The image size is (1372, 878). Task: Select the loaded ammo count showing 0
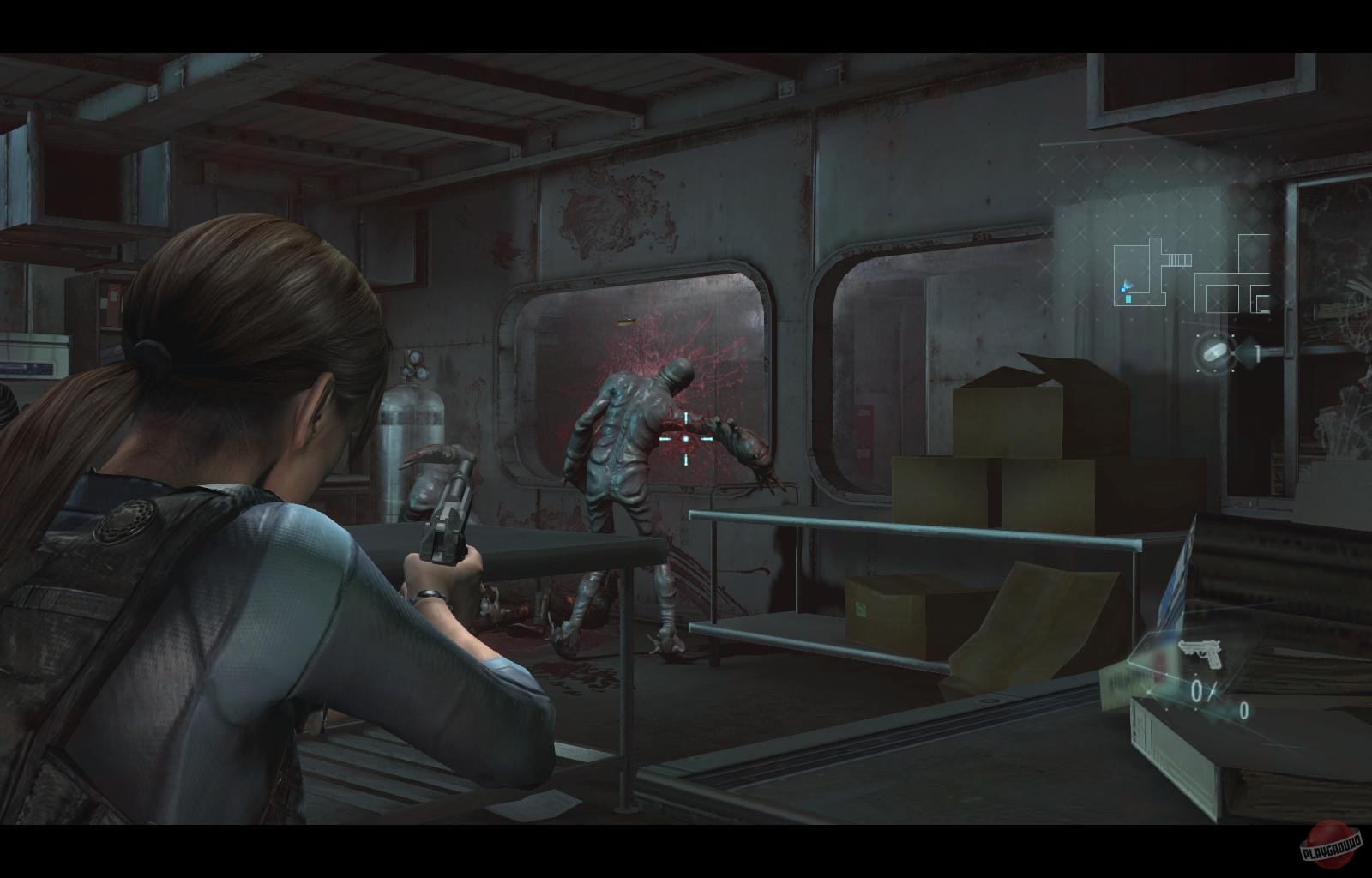pos(1196,690)
